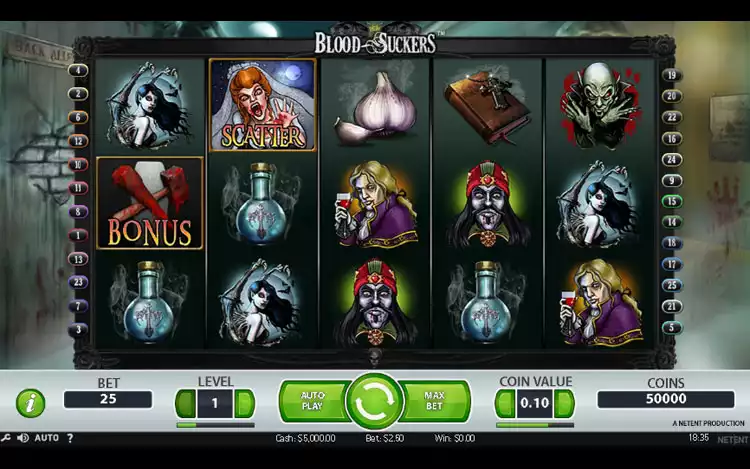Open the paytable info button

click(30, 403)
